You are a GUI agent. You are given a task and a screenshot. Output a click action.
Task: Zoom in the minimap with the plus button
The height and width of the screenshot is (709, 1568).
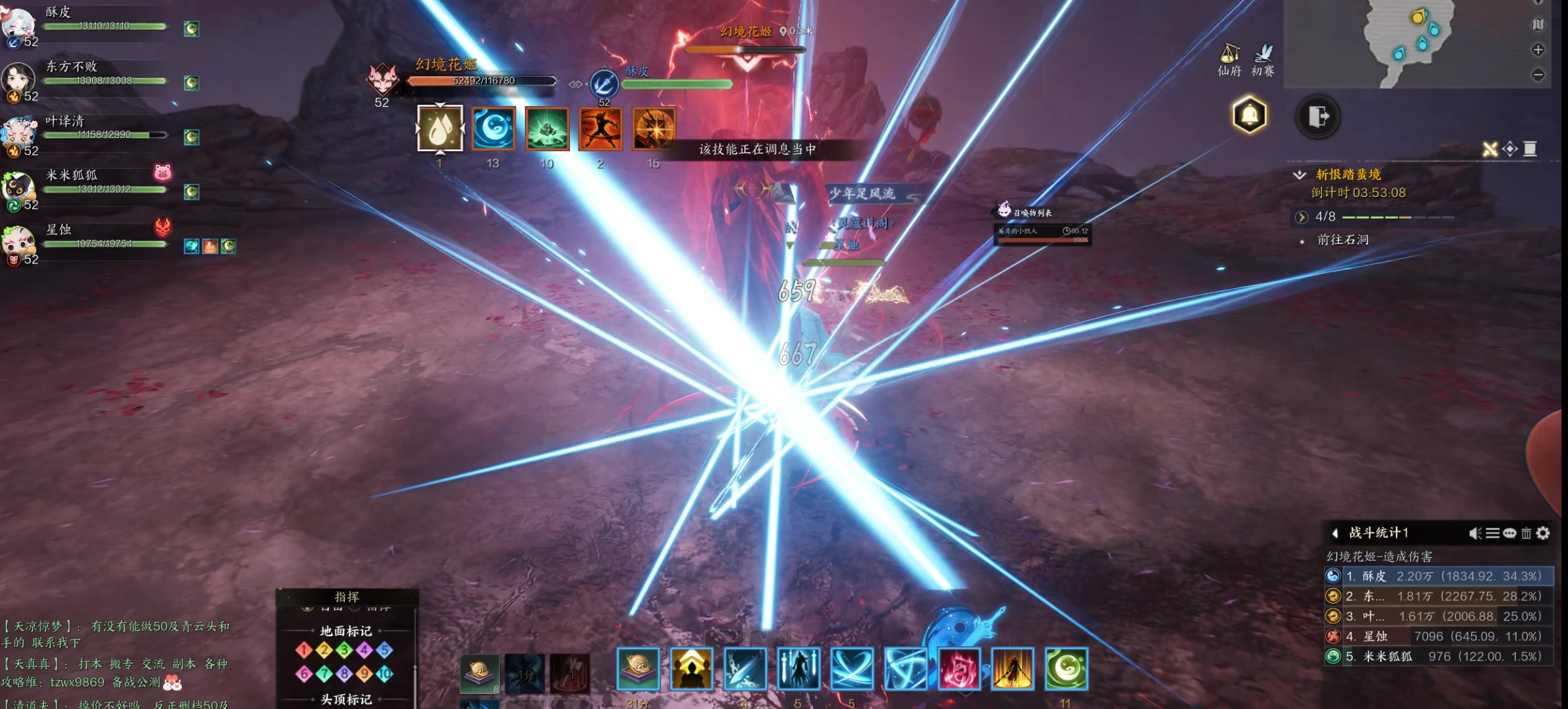coord(1538,50)
